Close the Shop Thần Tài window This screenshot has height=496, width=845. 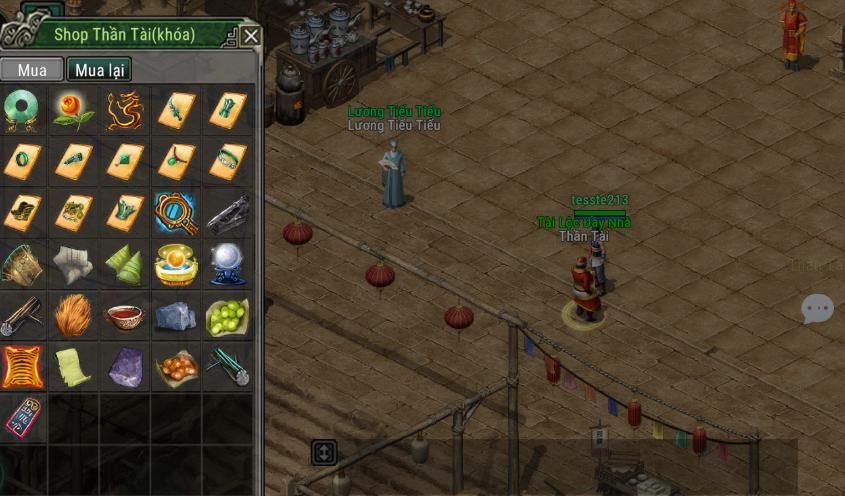(251, 37)
